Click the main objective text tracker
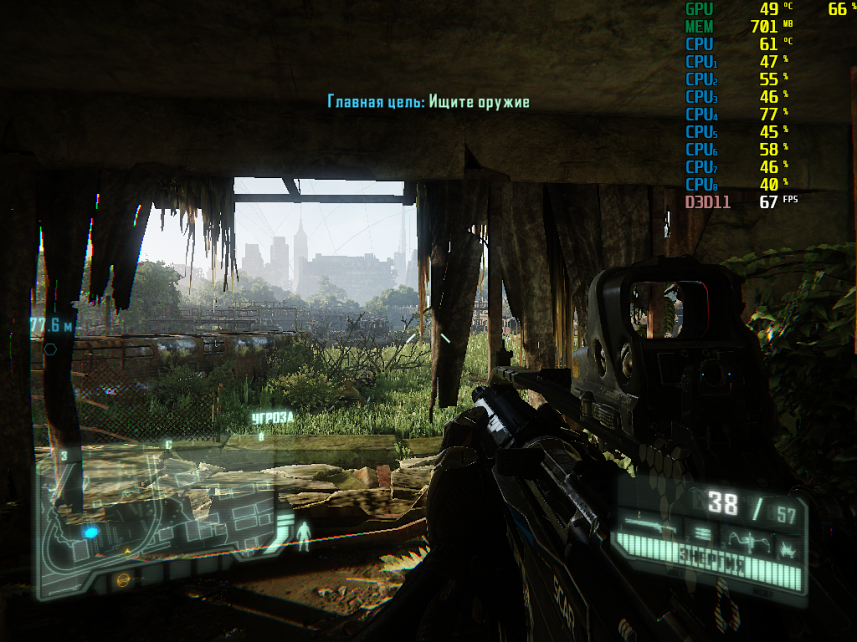Screen dimensions: 857x642 (x=428, y=102)
